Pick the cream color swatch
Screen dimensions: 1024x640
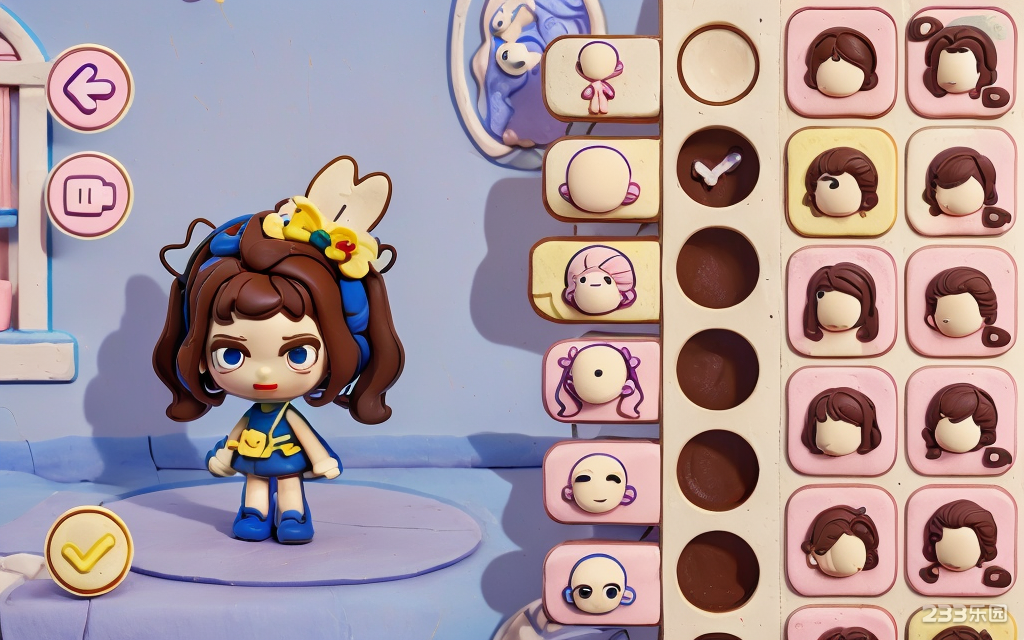(x=718, y=64)
